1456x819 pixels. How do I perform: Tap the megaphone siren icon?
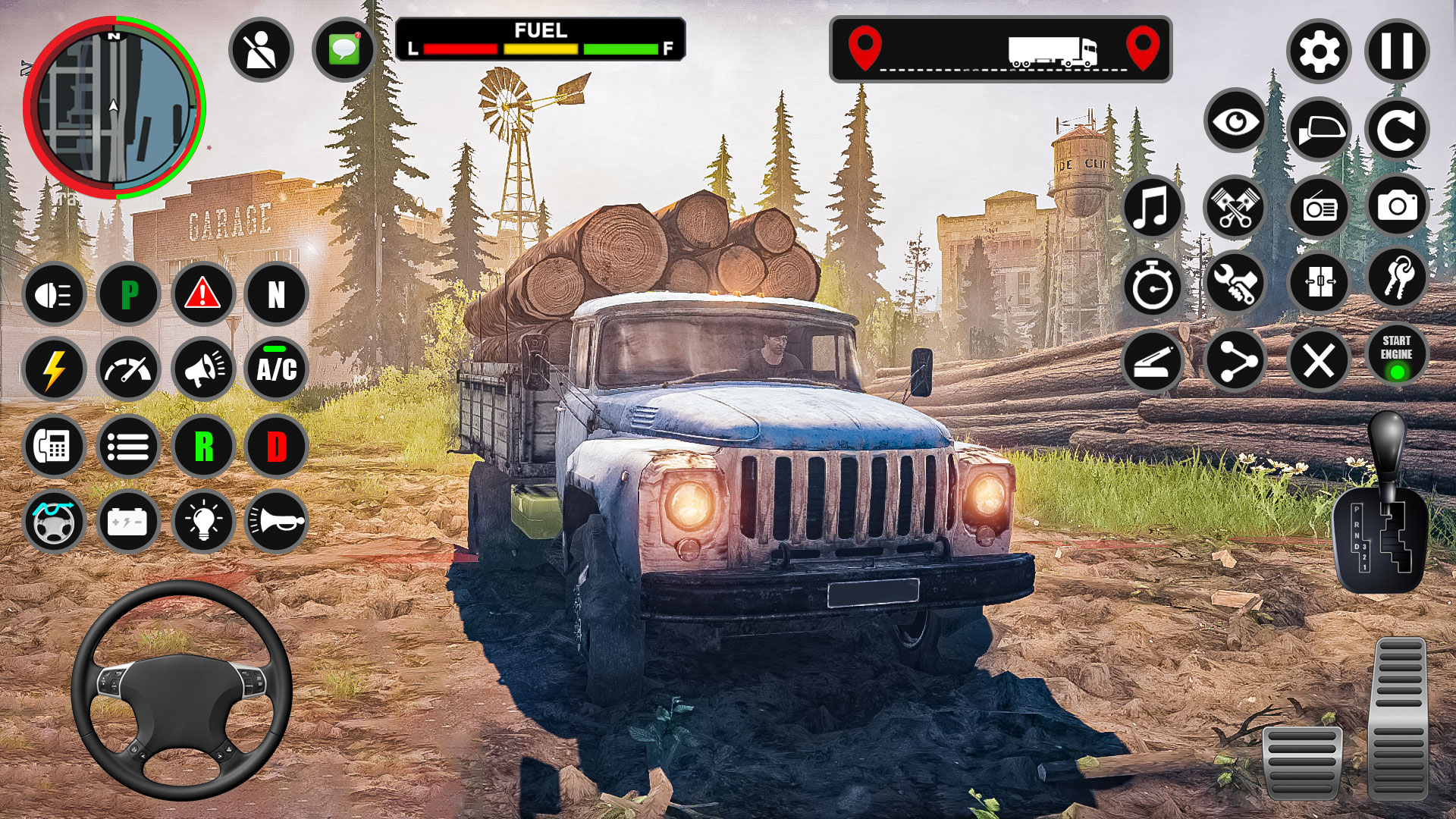(x=202, y=370)
